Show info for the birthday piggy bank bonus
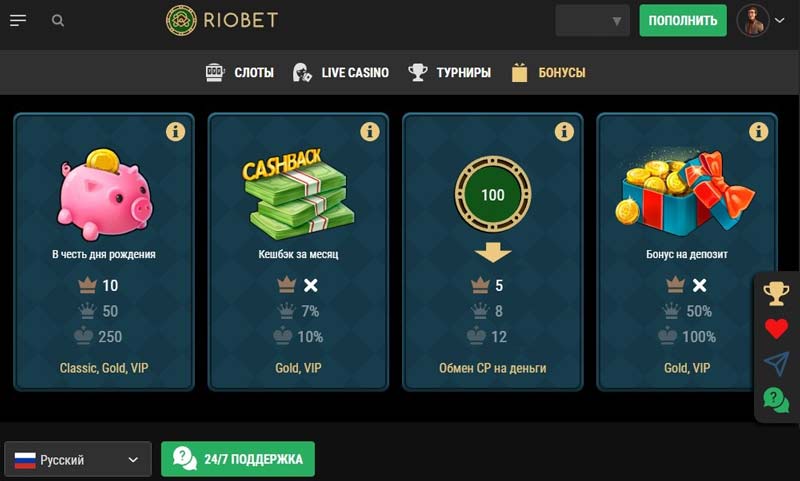800x481 pixels. (175, 131)
